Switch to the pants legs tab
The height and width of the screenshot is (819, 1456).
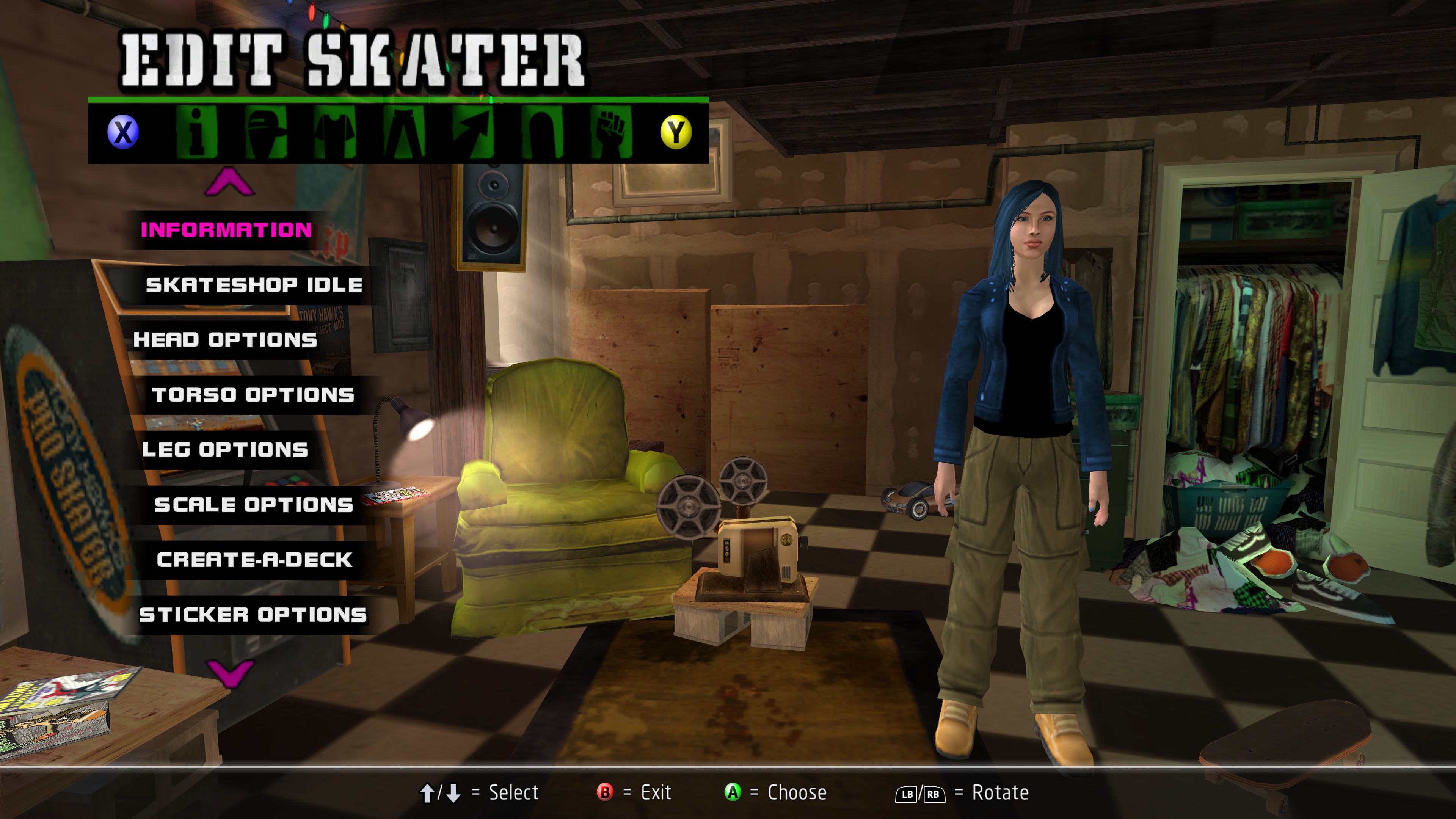tap(404, 132)
